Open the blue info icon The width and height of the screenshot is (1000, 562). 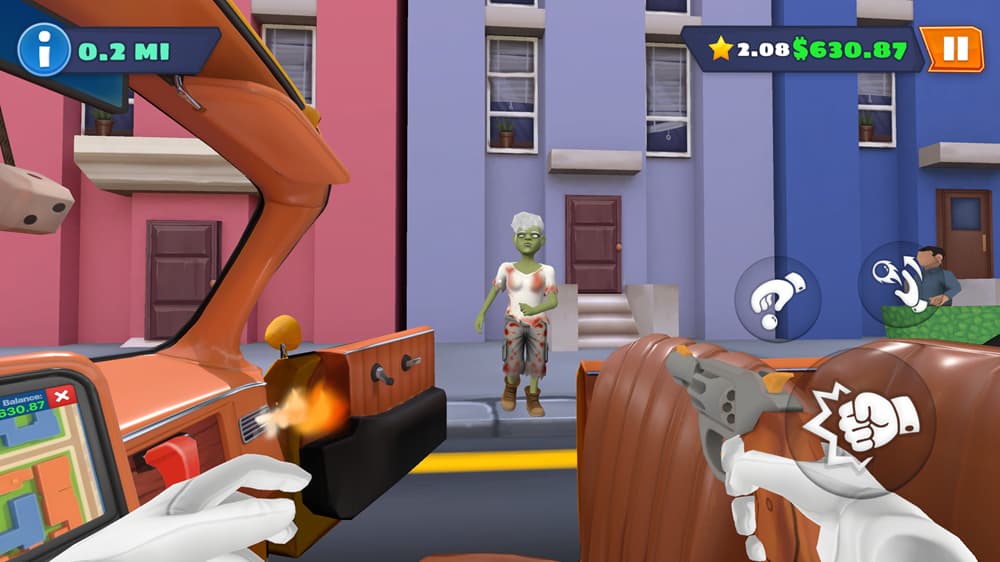[x=44, y=50]
